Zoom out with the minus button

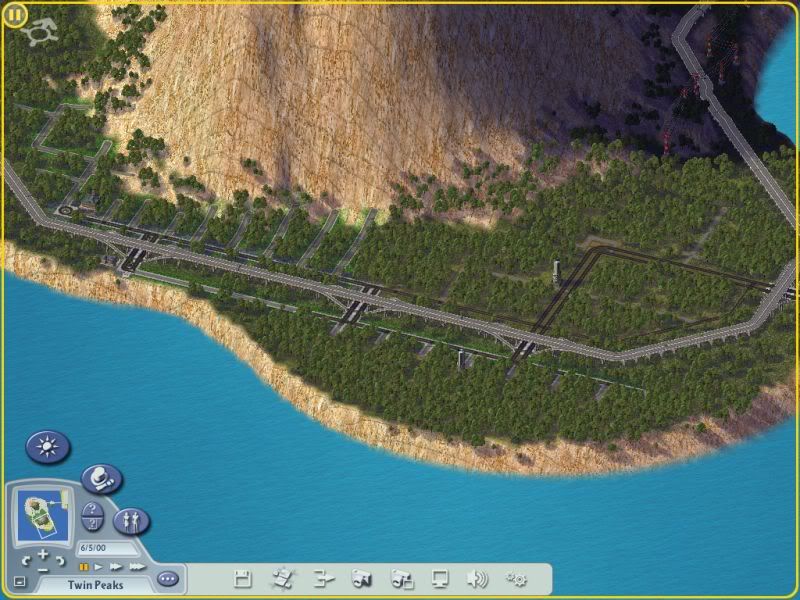(44, 568)
